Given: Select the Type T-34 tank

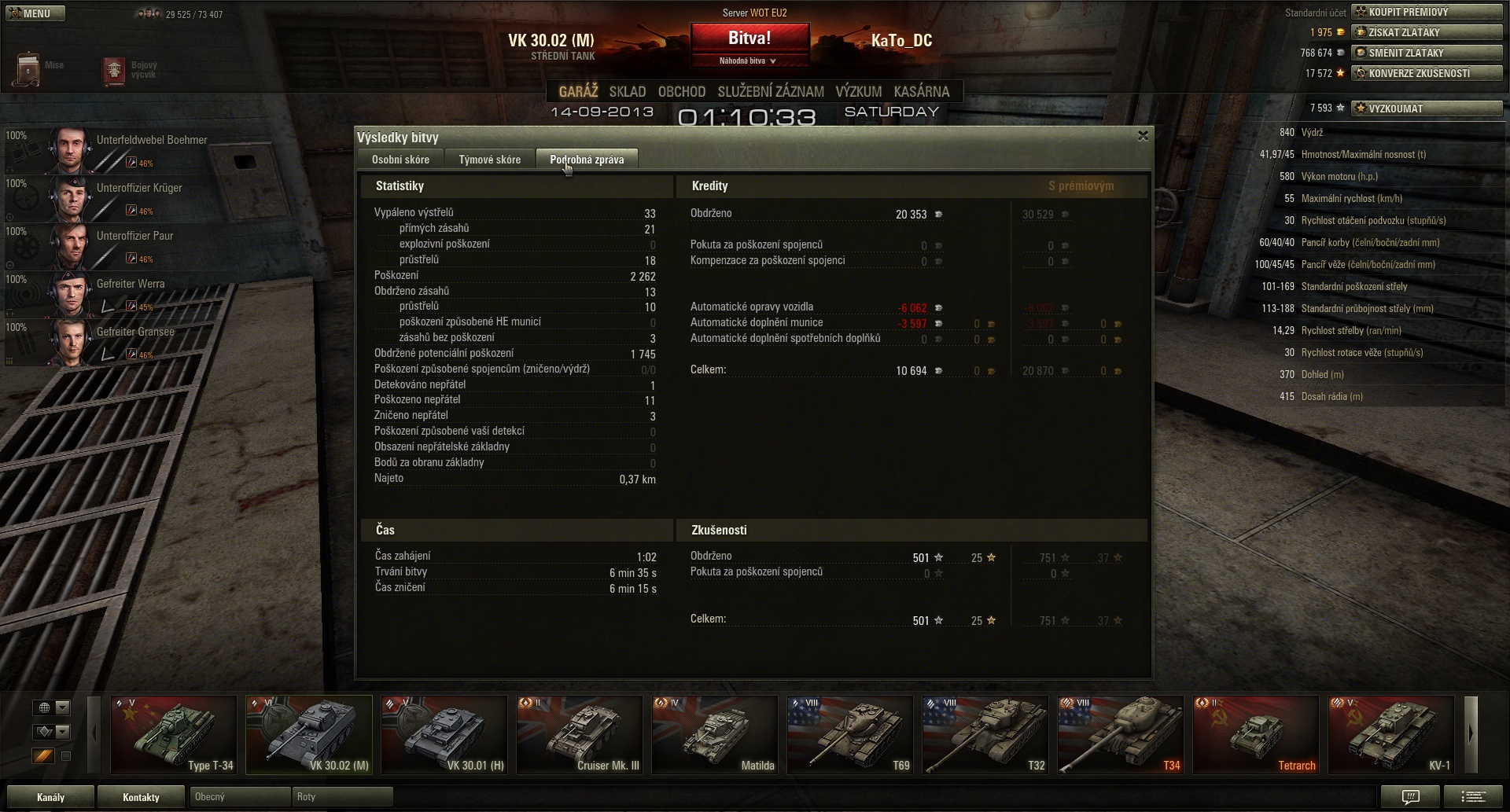Looking at the screenshot, I should pyautogui.click(x=174, y=735).
